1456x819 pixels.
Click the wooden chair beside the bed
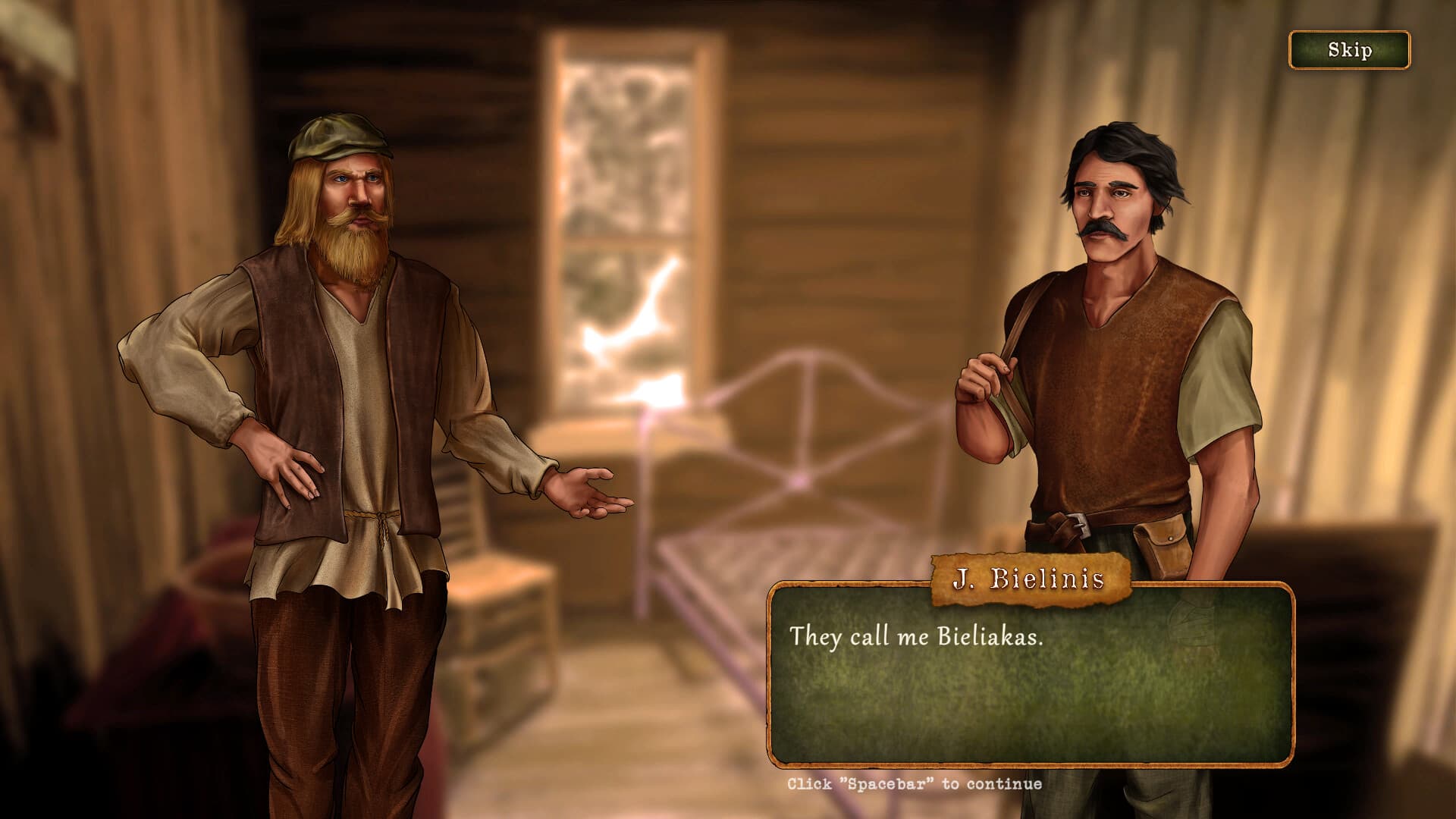(x=485, y=531)
